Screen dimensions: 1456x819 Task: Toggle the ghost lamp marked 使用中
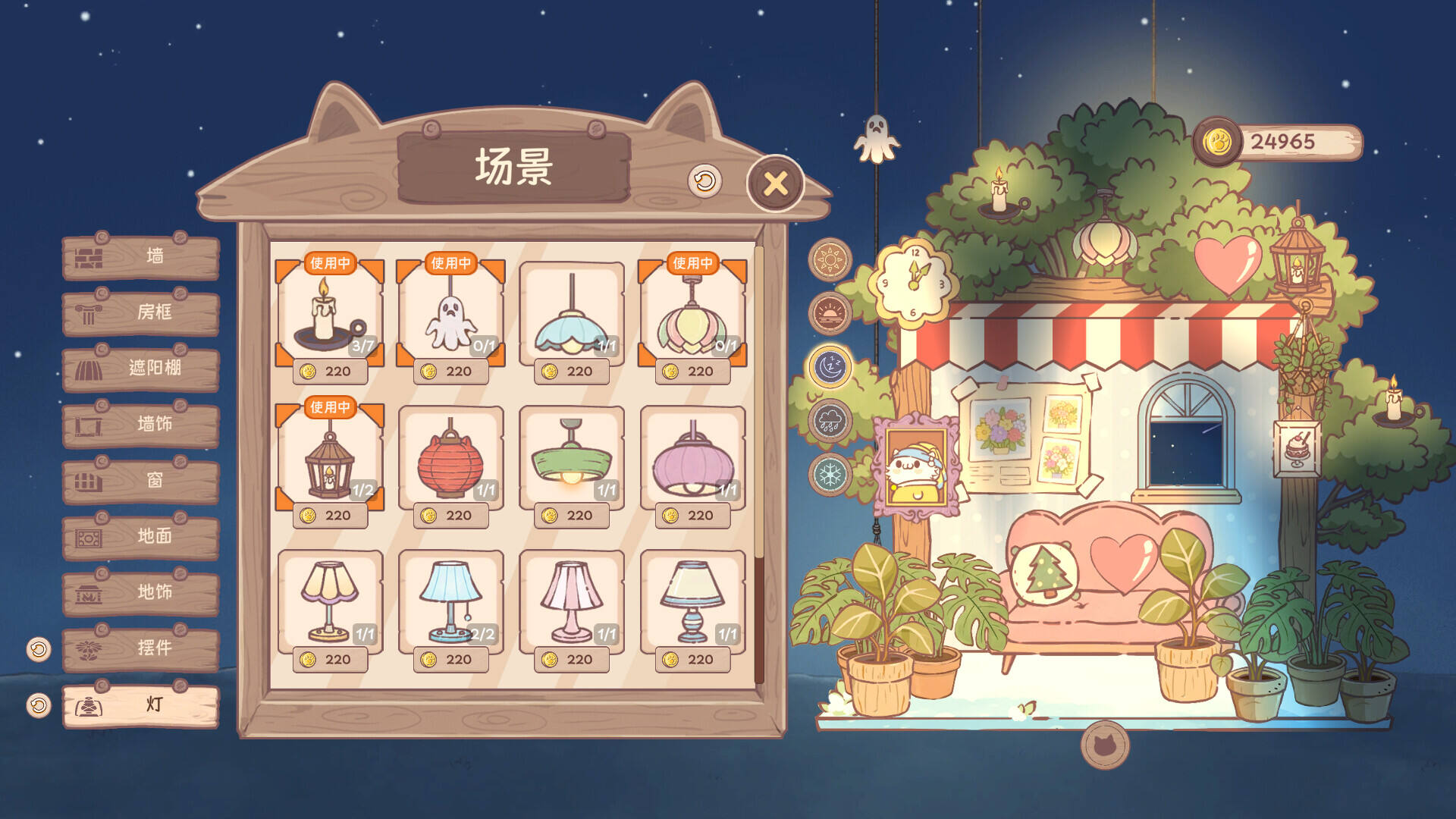pos(451,317)
